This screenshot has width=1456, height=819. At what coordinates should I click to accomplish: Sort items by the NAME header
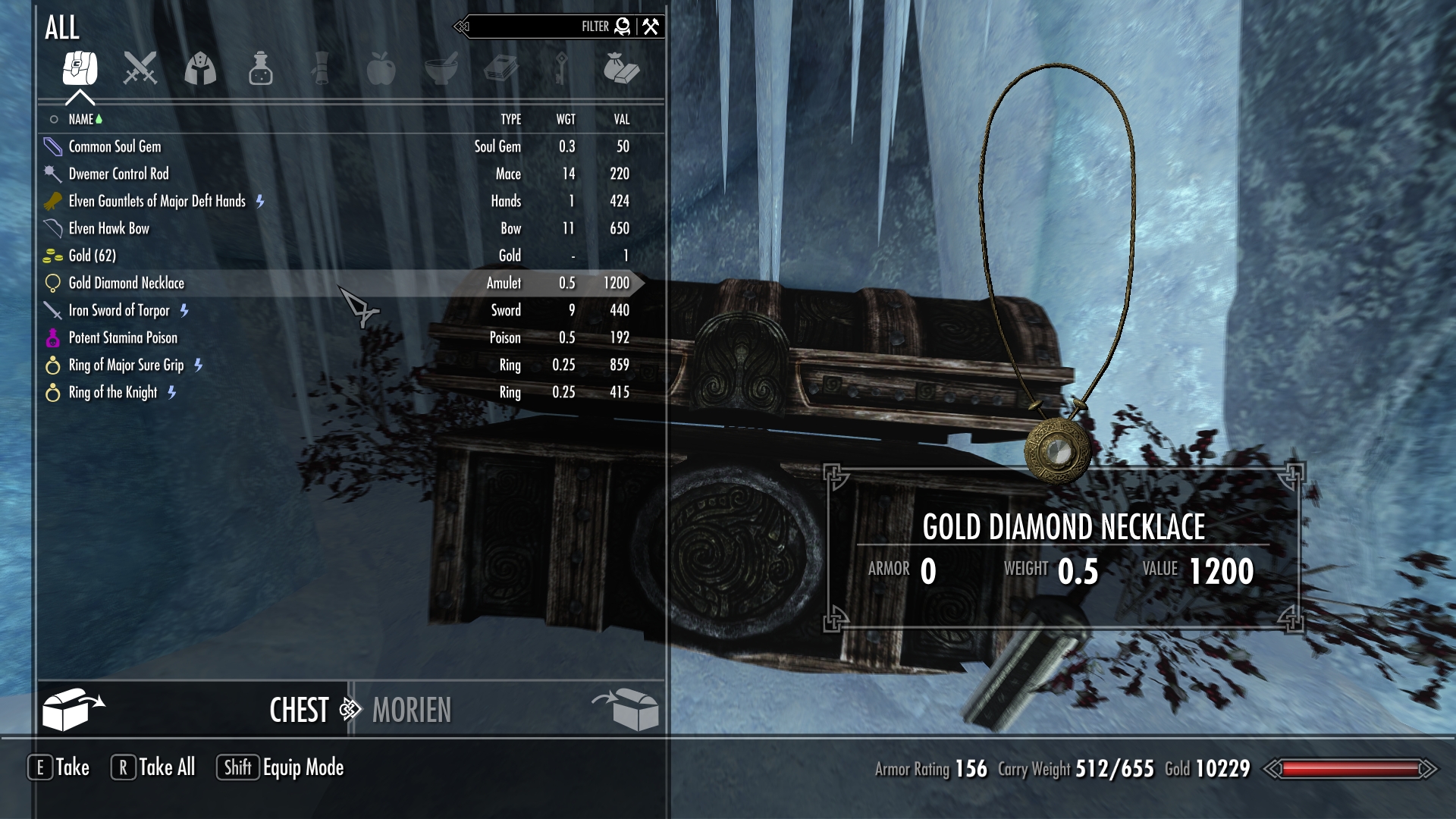[x=81, y=119]
